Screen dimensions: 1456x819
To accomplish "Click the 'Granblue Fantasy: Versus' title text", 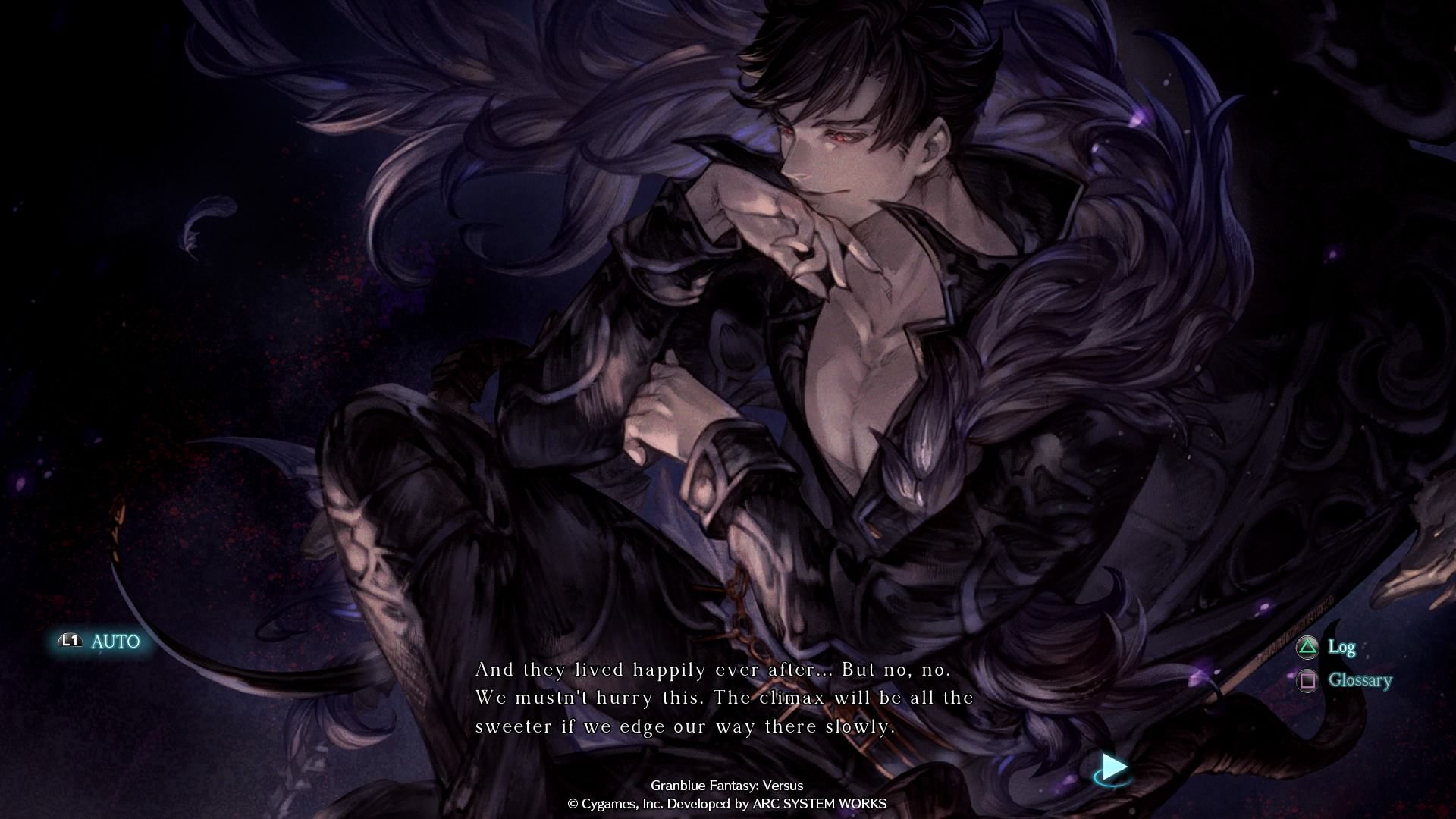I will (x=728, y=786).
